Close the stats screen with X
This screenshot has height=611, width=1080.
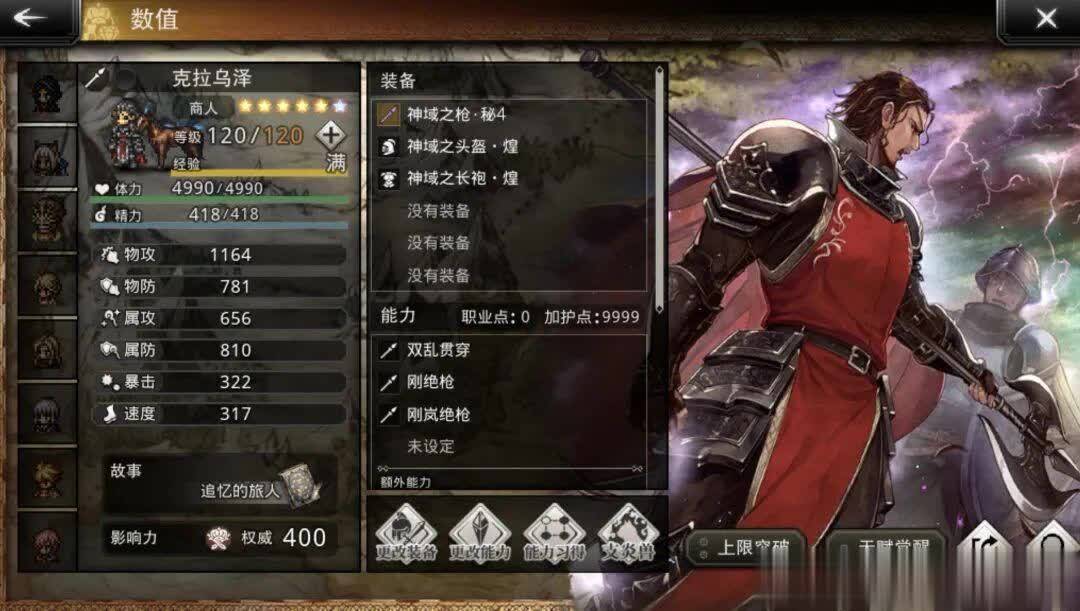tap(1045, 19)
